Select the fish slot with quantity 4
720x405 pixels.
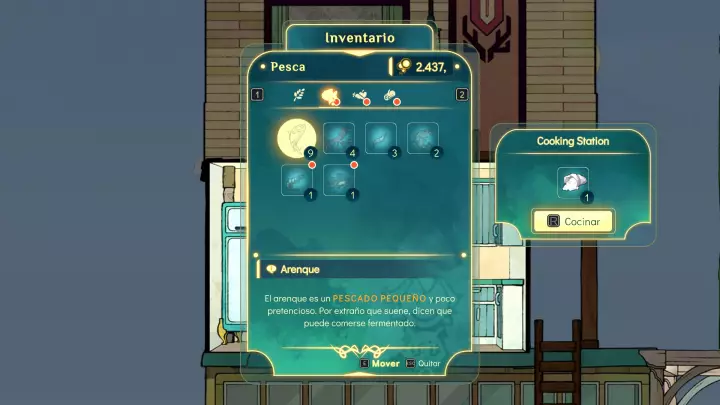339,138
